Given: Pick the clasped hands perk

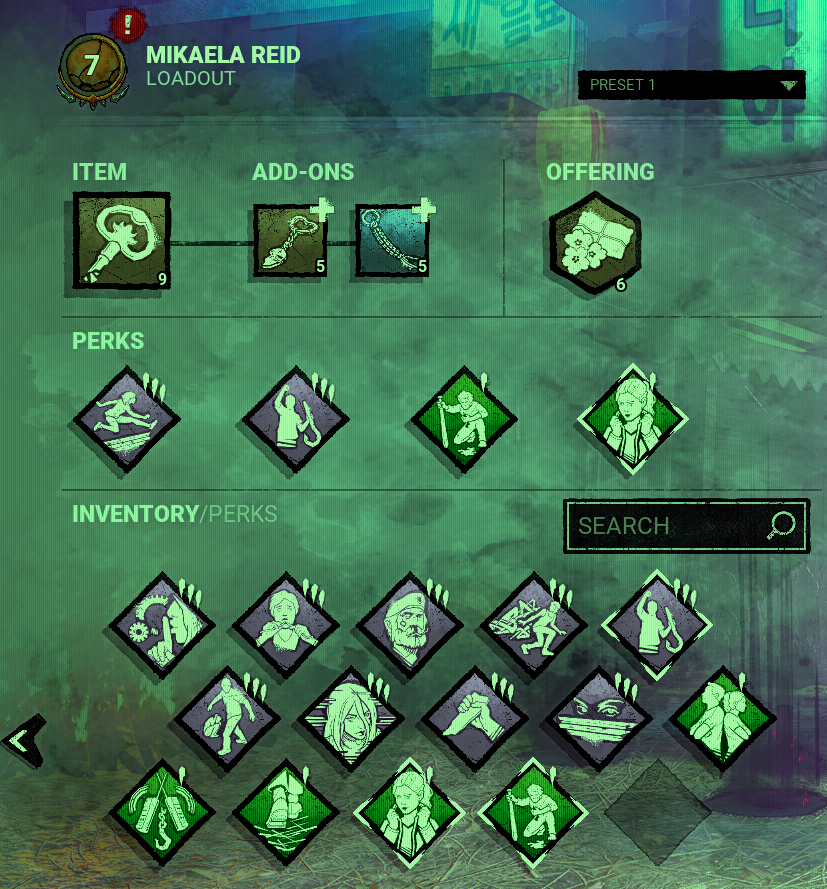Looking at the screenshot, I should pos(472,717).
